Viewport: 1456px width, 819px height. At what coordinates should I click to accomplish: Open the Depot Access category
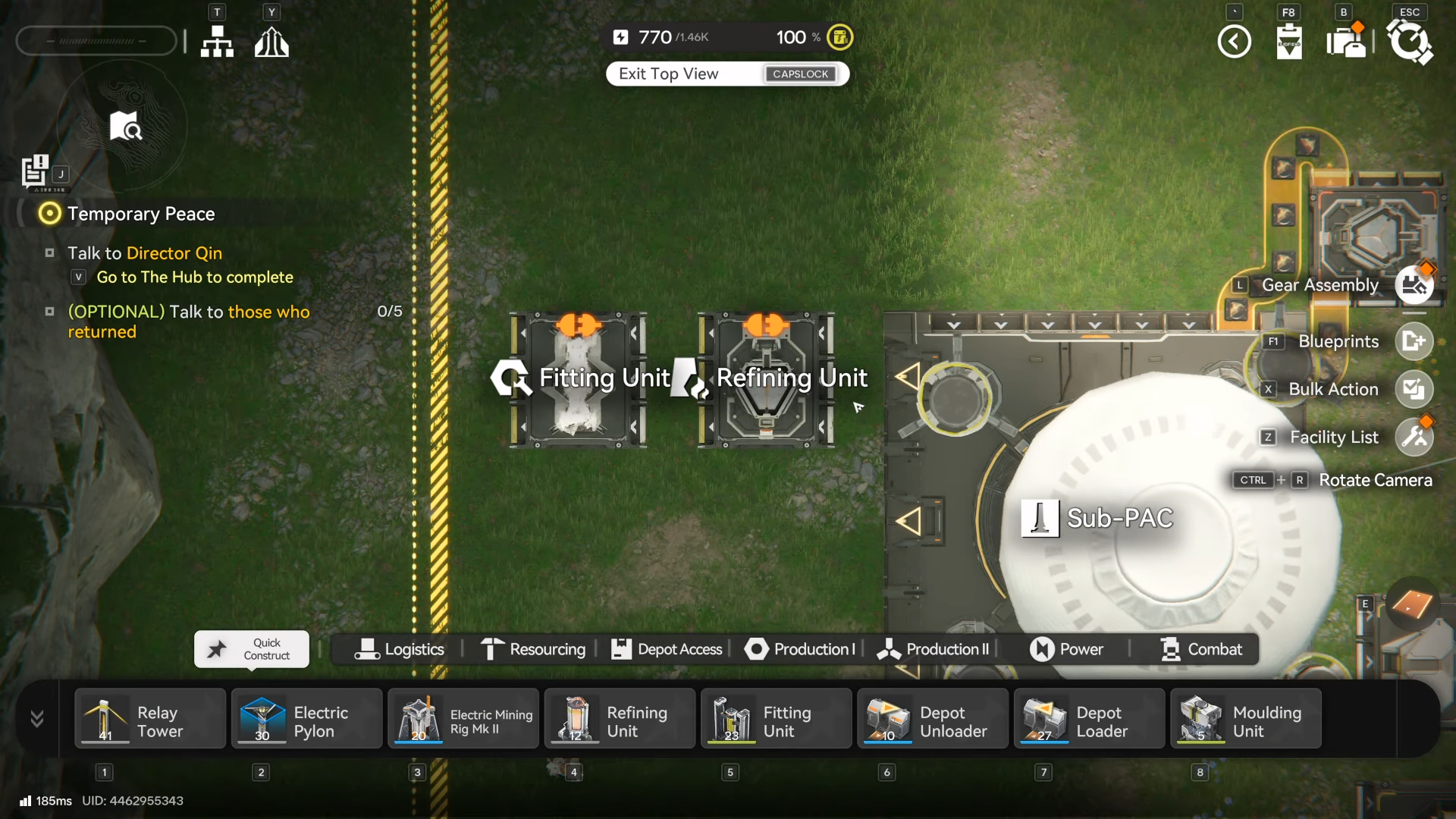point(667,649)
